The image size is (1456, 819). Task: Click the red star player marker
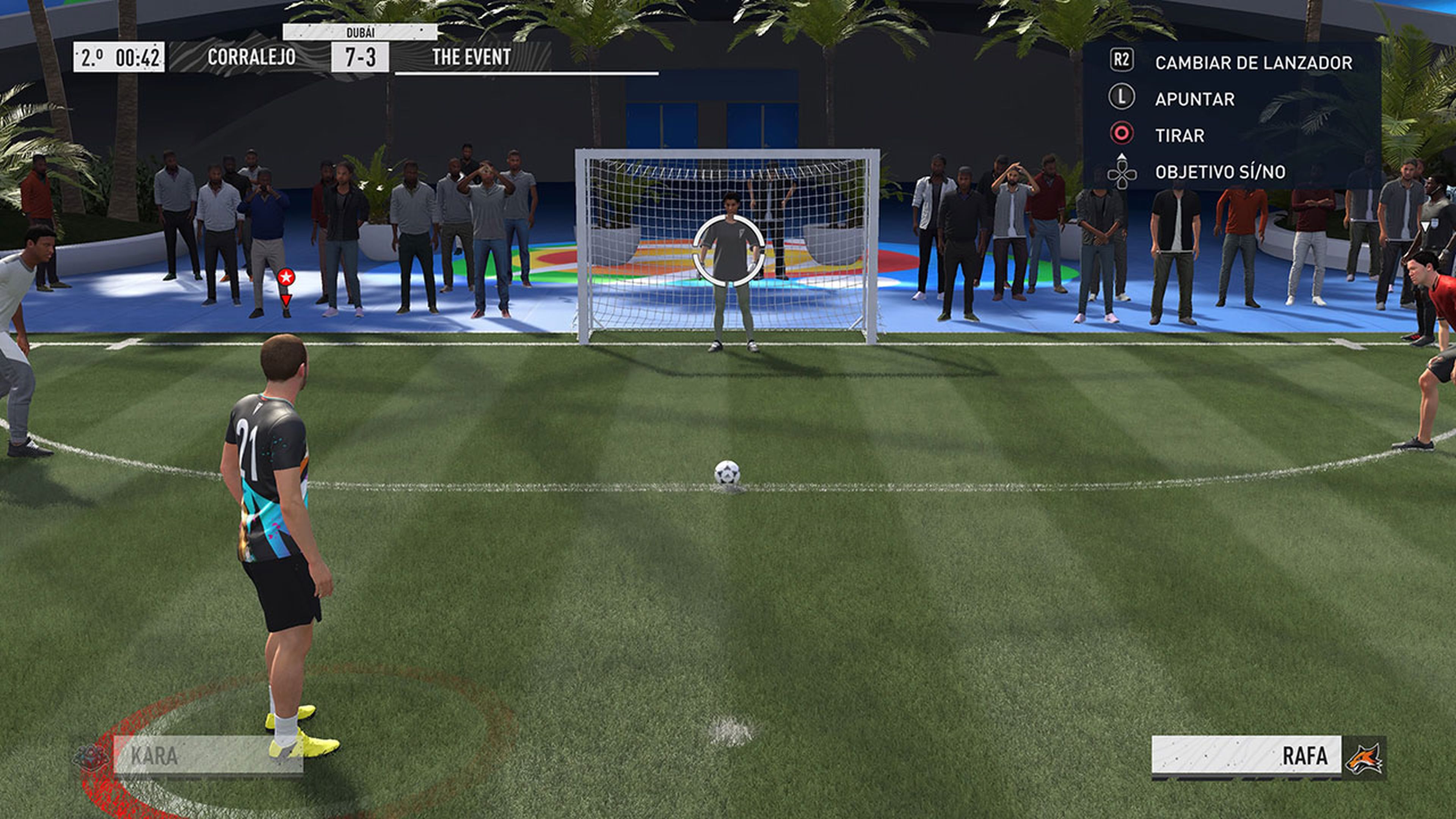click(x=286, y=277)
